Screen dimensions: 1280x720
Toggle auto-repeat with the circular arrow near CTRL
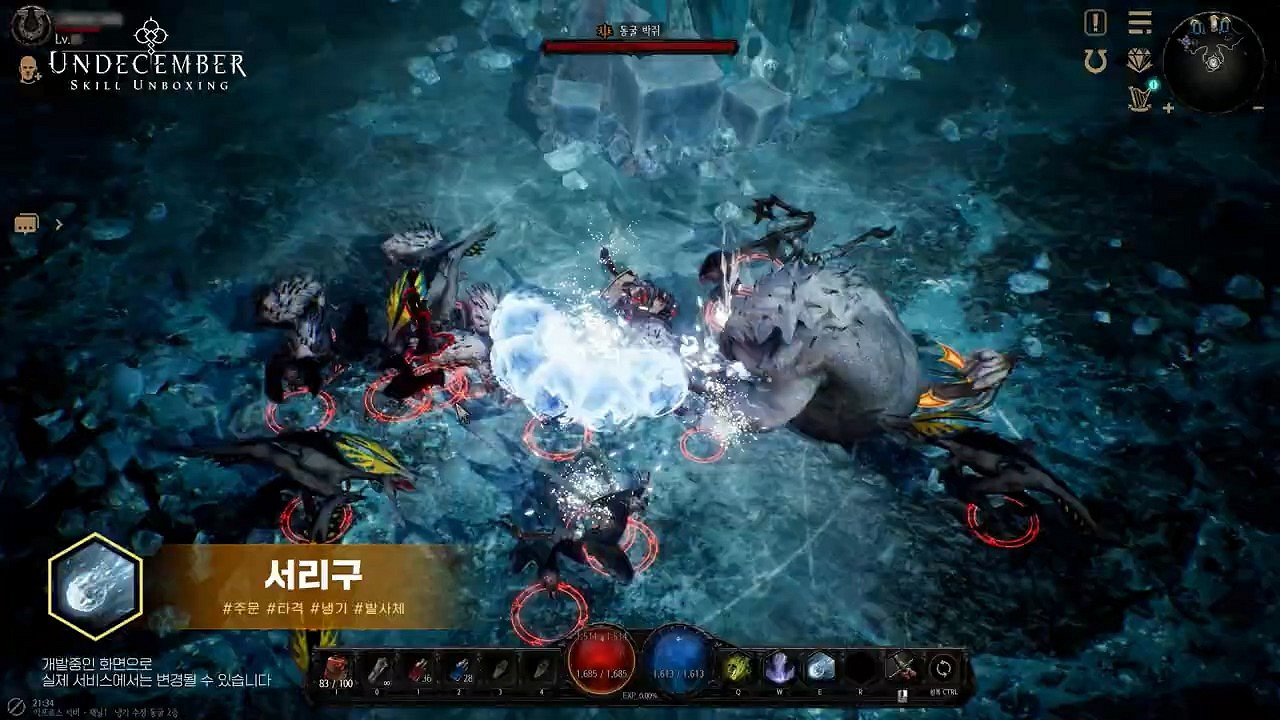coord(942,668)
